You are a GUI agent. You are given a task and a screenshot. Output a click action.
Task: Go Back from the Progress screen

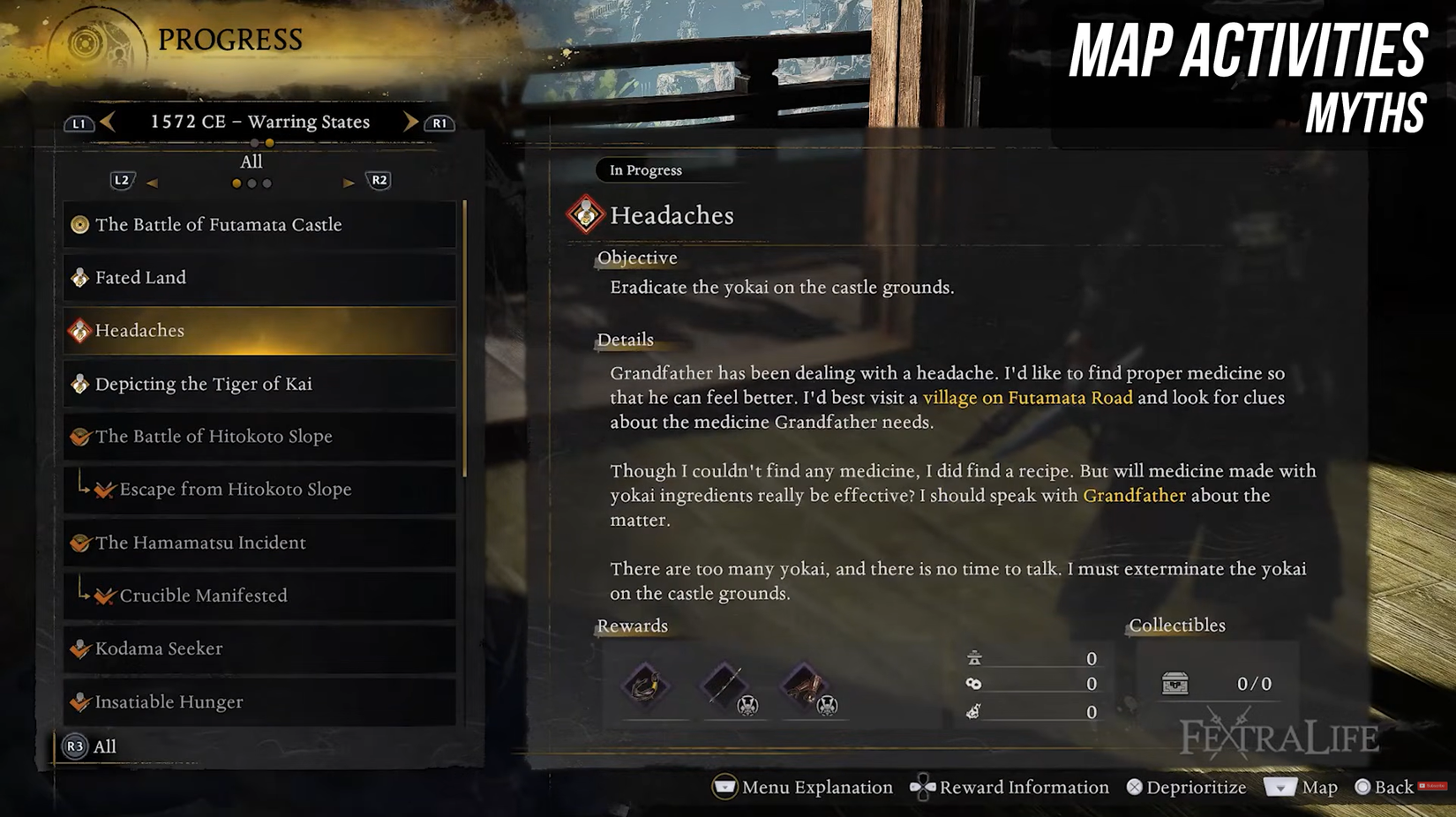[x=1384, y=787]
